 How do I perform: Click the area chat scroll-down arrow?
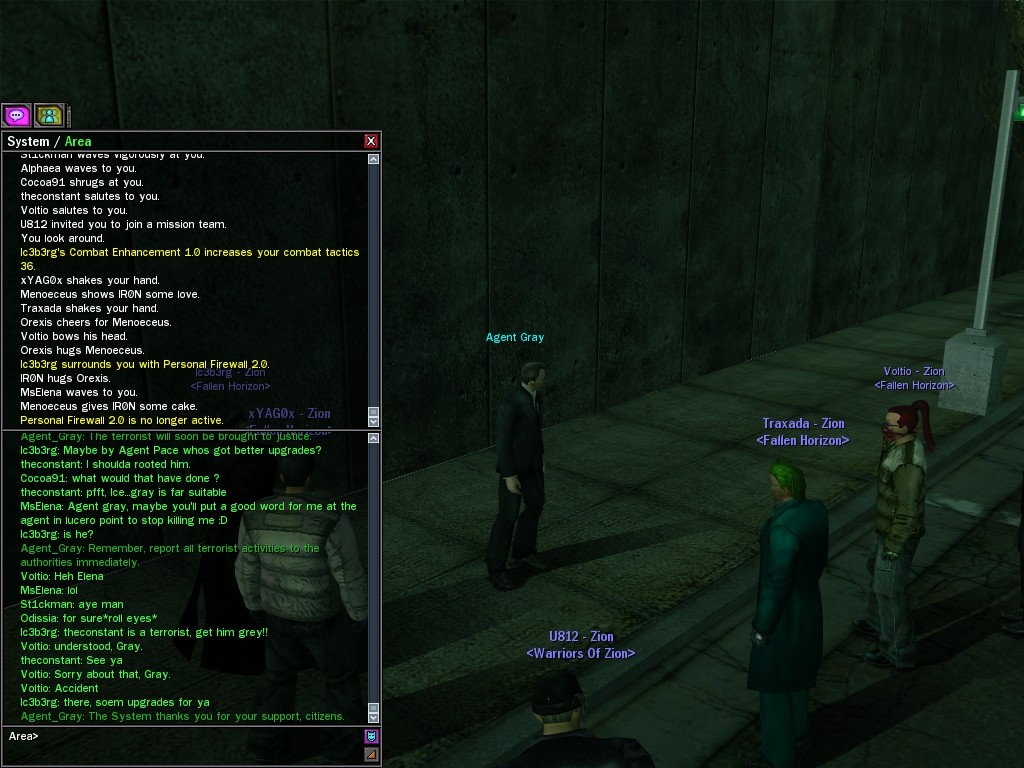pyautogui.click(x=374, y=716)
